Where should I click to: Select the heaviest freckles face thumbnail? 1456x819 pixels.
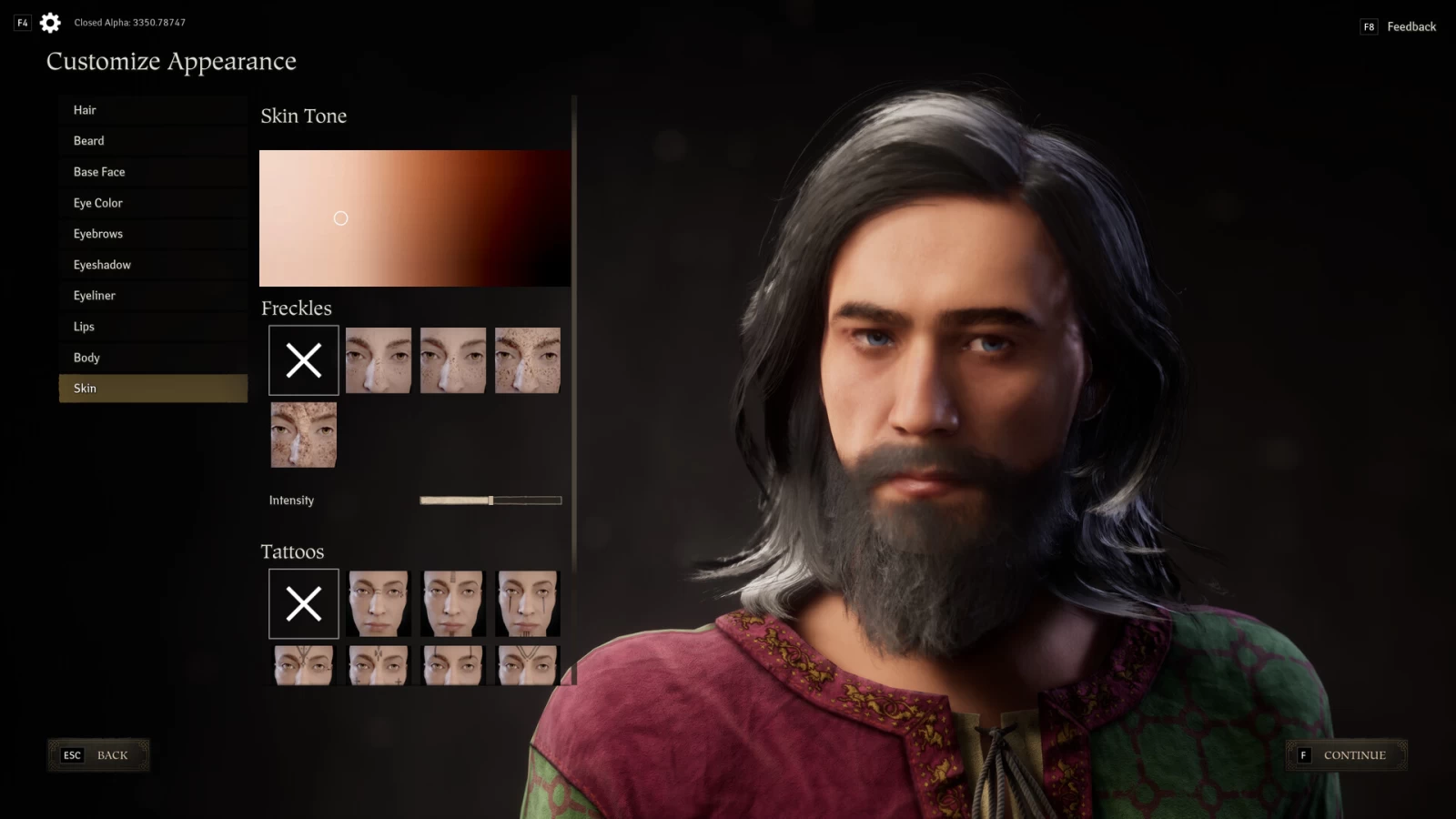point(304,435)
